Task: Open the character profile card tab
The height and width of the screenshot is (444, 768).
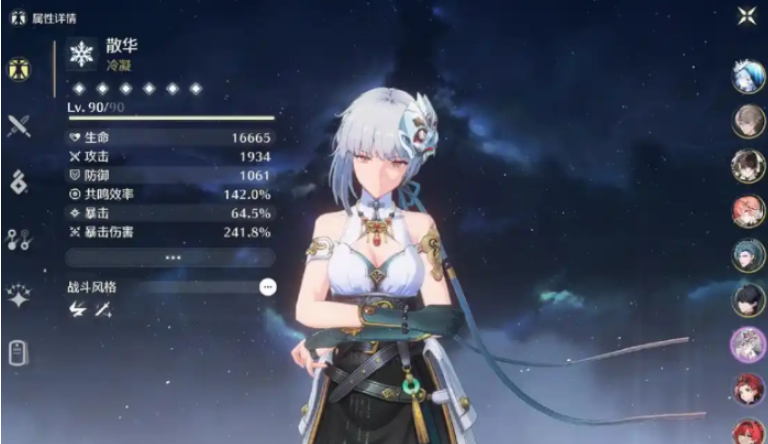Action: coord(18,352)
